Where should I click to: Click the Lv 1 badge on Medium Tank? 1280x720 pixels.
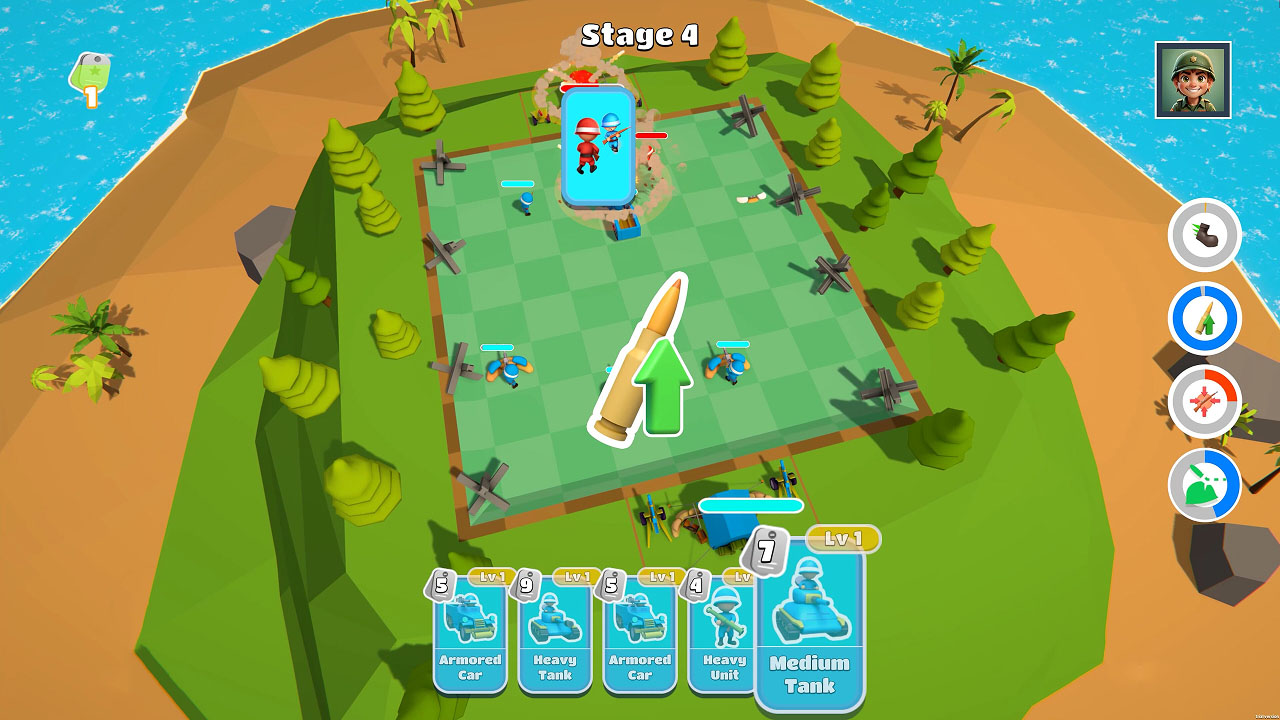[843, 538]
